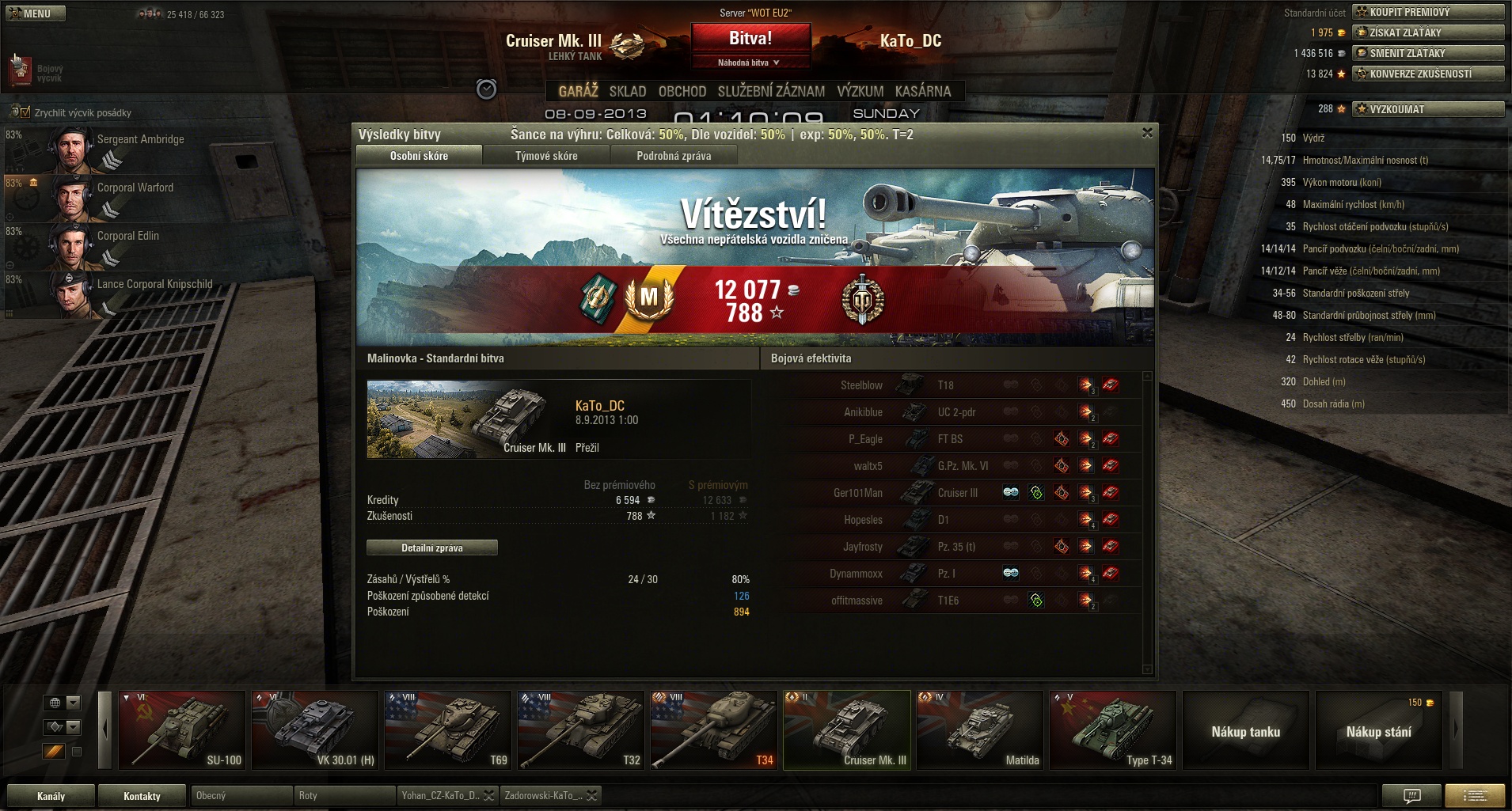Open SLUŽEBNÍ ZÁZNAM service record
The height and width of the screenshot is (811, 1512).
tap(771, 91)
